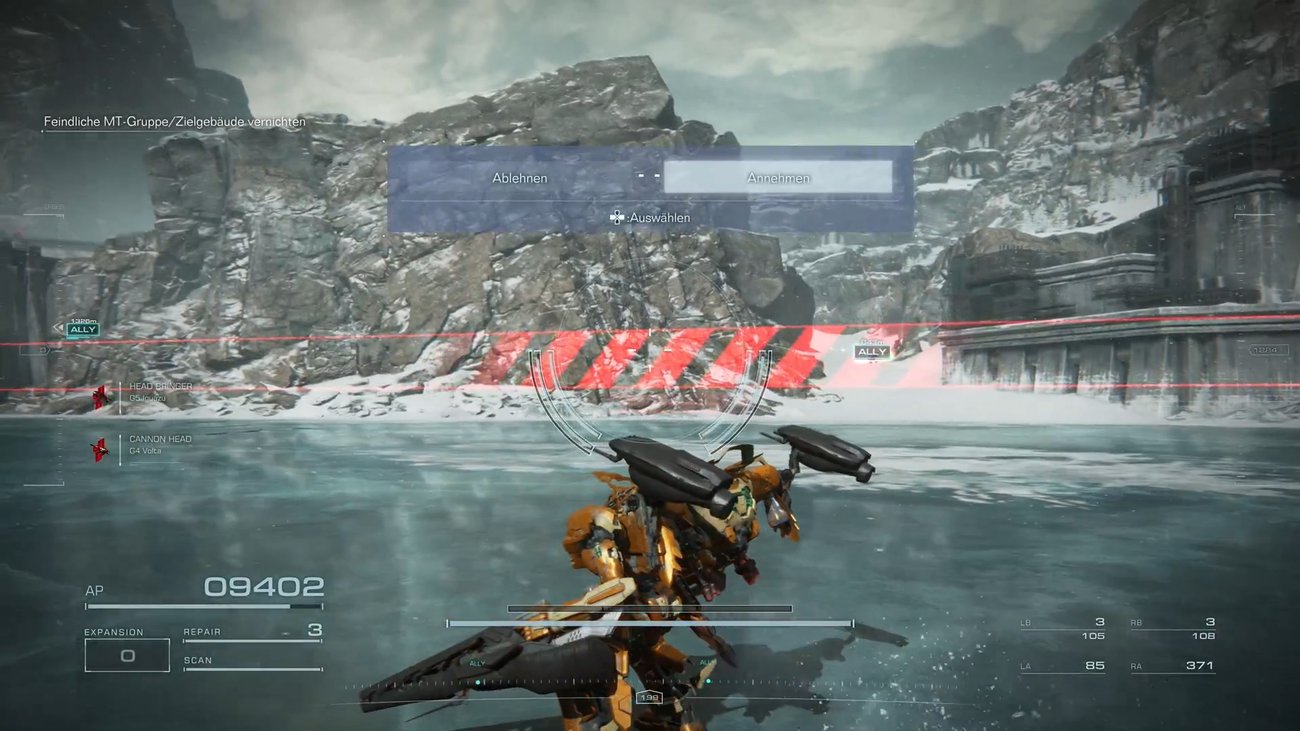
Task: Toggle the SCAN function
Action: tap(197, 658)
